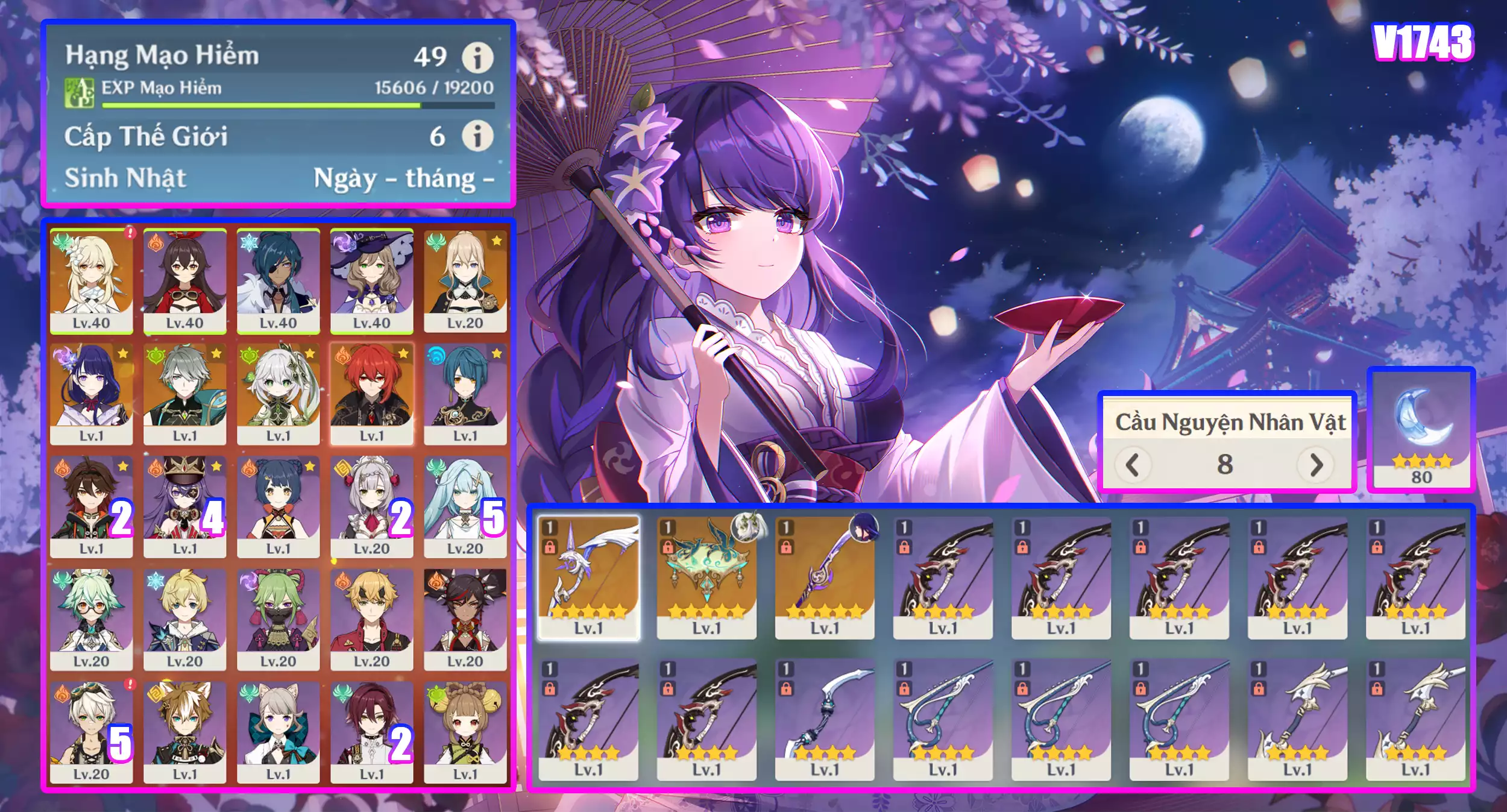Select the Xingqiu character card
1507x812 pixels.
click(465, 393)
